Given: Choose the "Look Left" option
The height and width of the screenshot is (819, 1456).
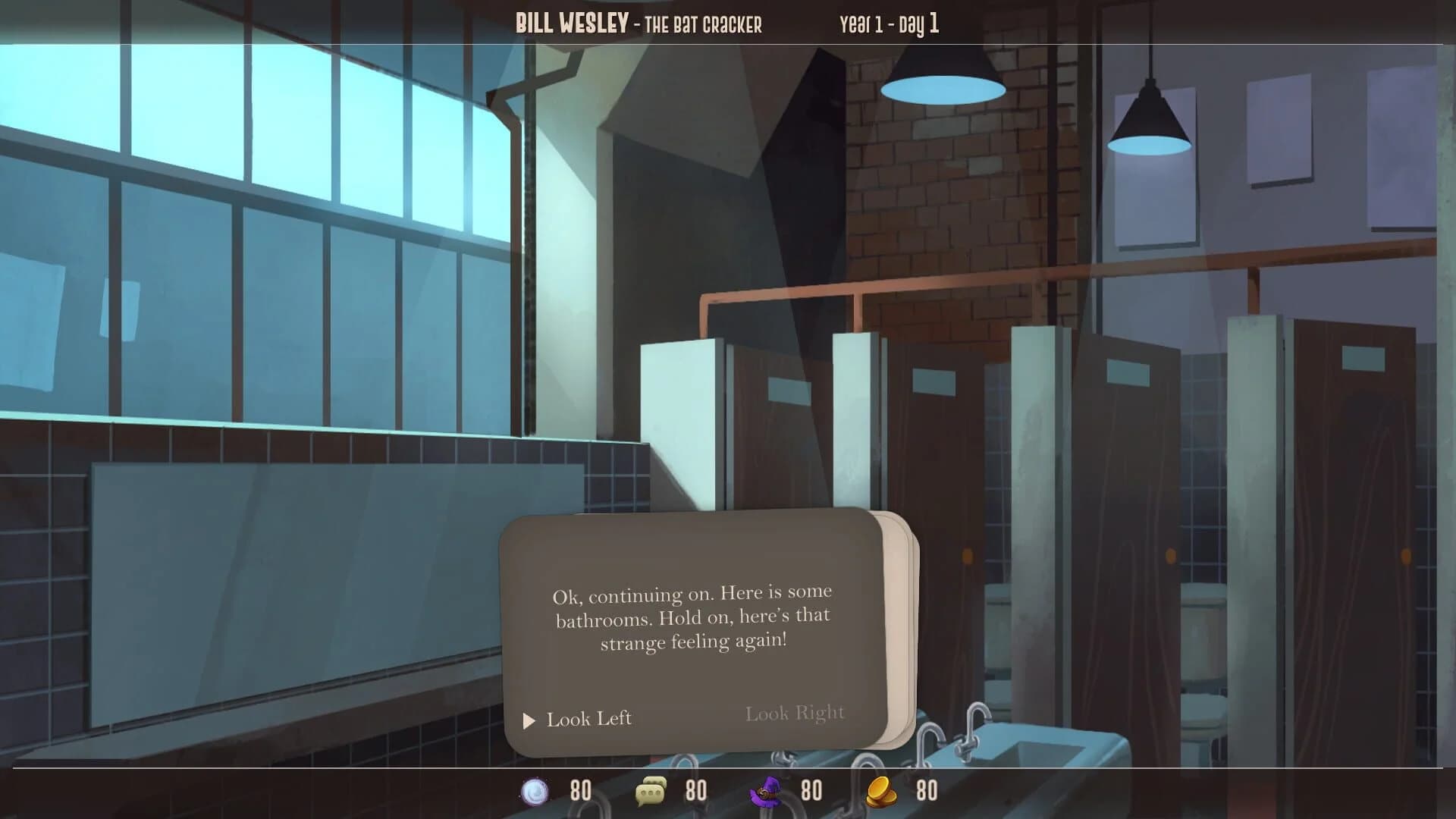Looking at the screenshot, I should [x=588, y=719].
